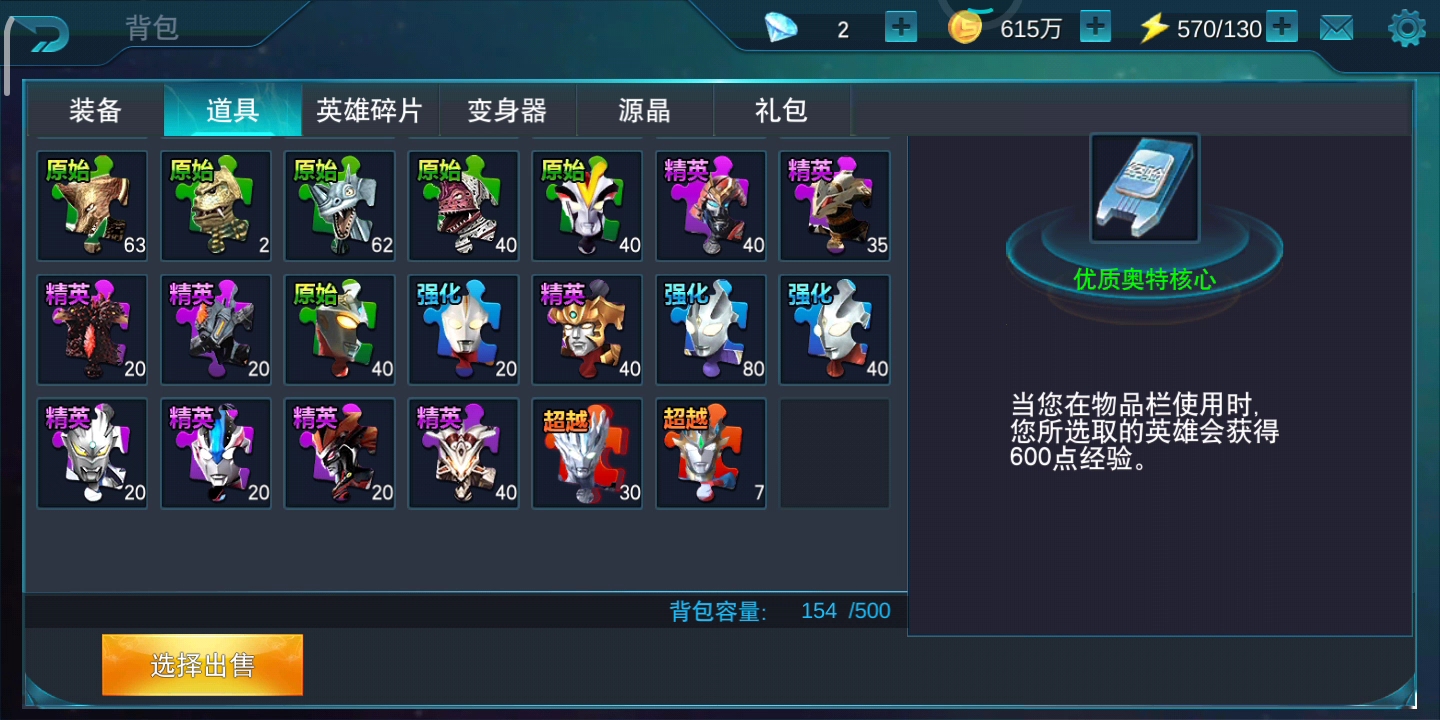The width and height of the screenshot is (1440, 720).
Task: Open the 礼包 tab
Action: (x=783, y=111)
